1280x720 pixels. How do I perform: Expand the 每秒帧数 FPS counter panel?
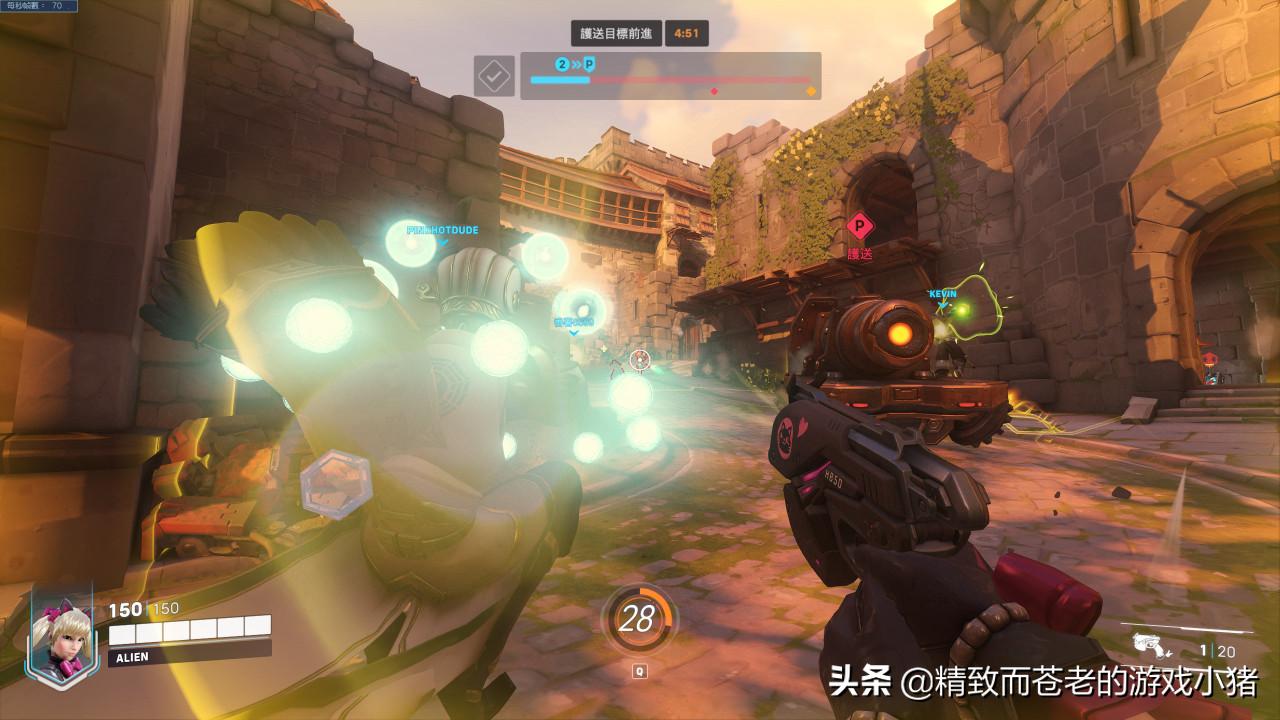[38, 7]
